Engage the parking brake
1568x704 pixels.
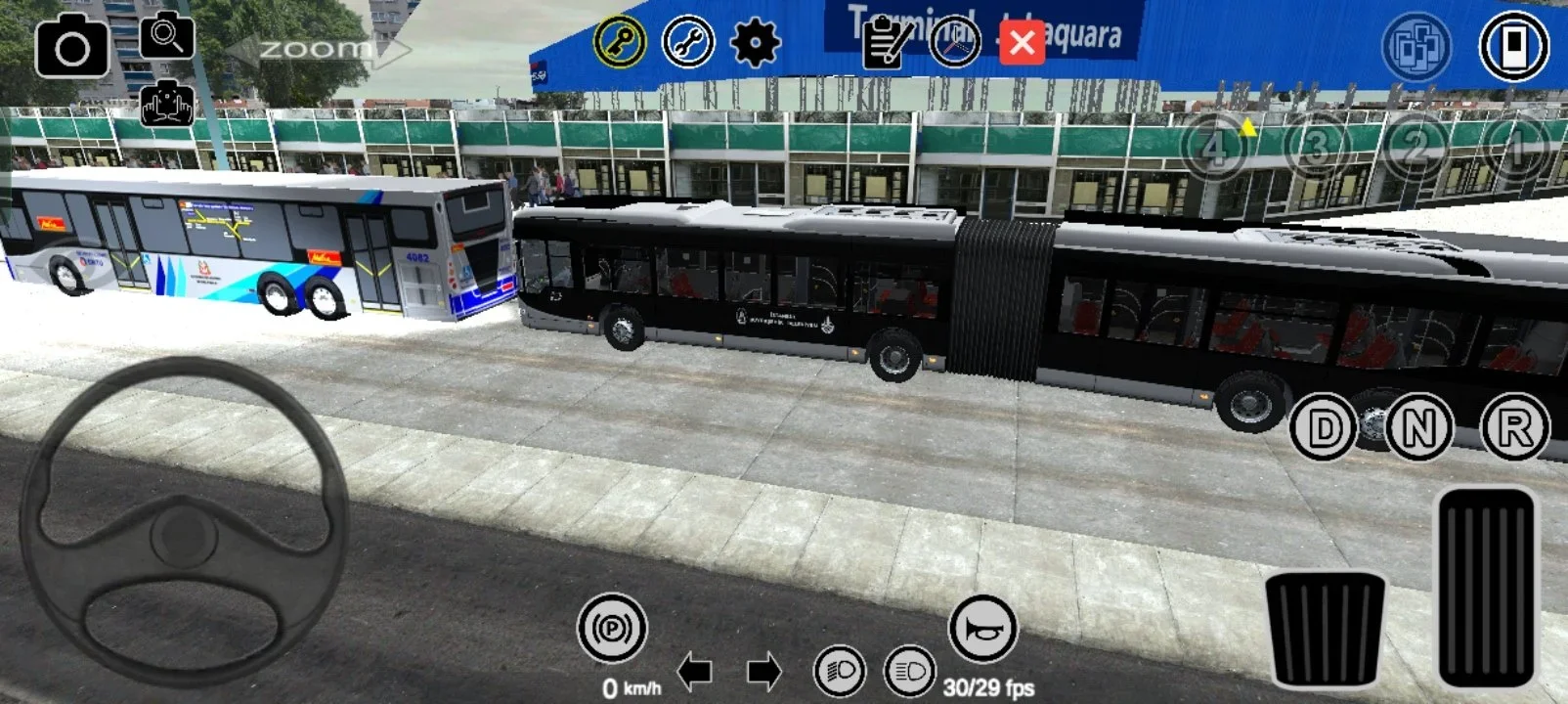coord(615,624)
